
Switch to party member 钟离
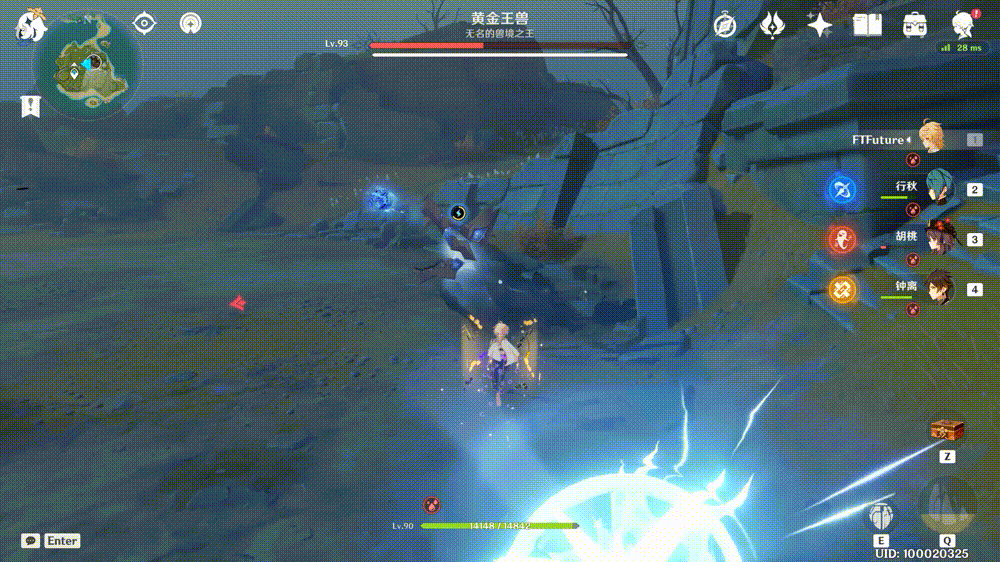(x=938, y=288)
